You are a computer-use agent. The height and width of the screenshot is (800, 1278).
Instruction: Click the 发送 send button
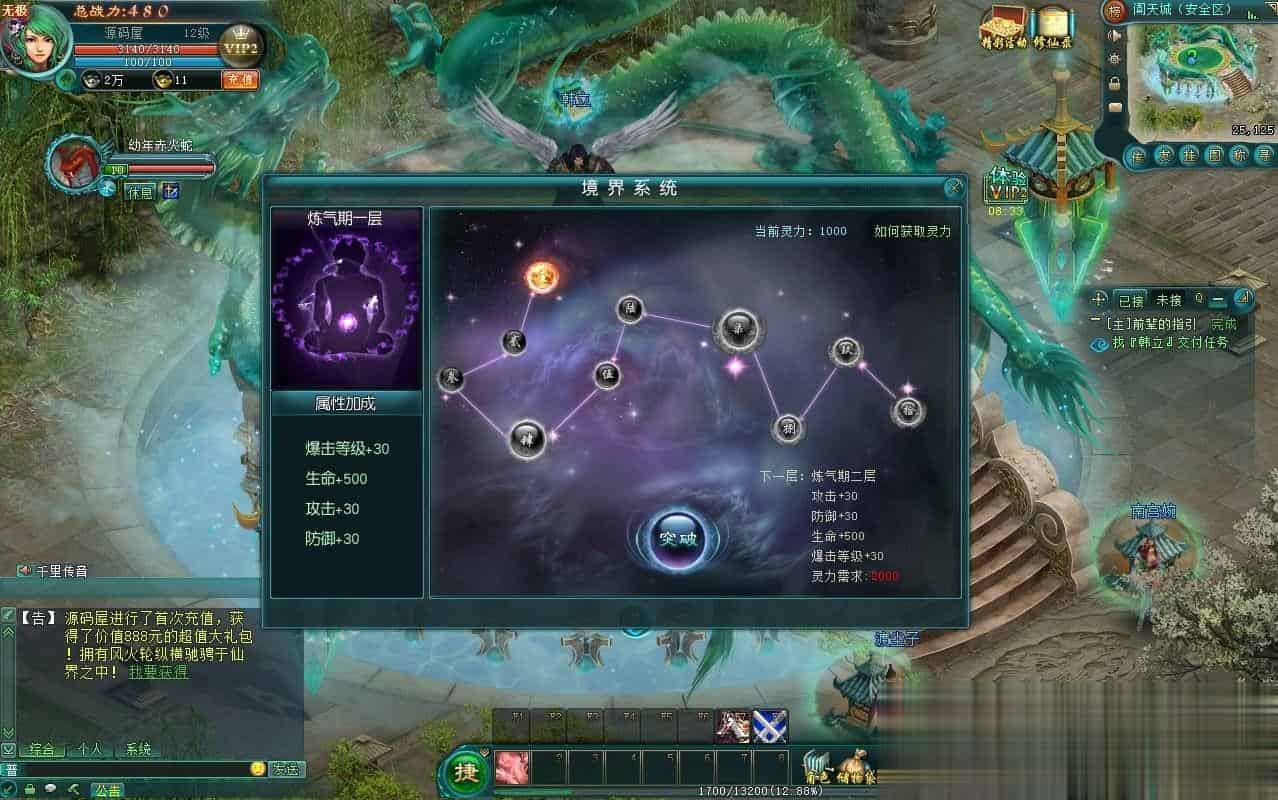click(x=285, y=769)
